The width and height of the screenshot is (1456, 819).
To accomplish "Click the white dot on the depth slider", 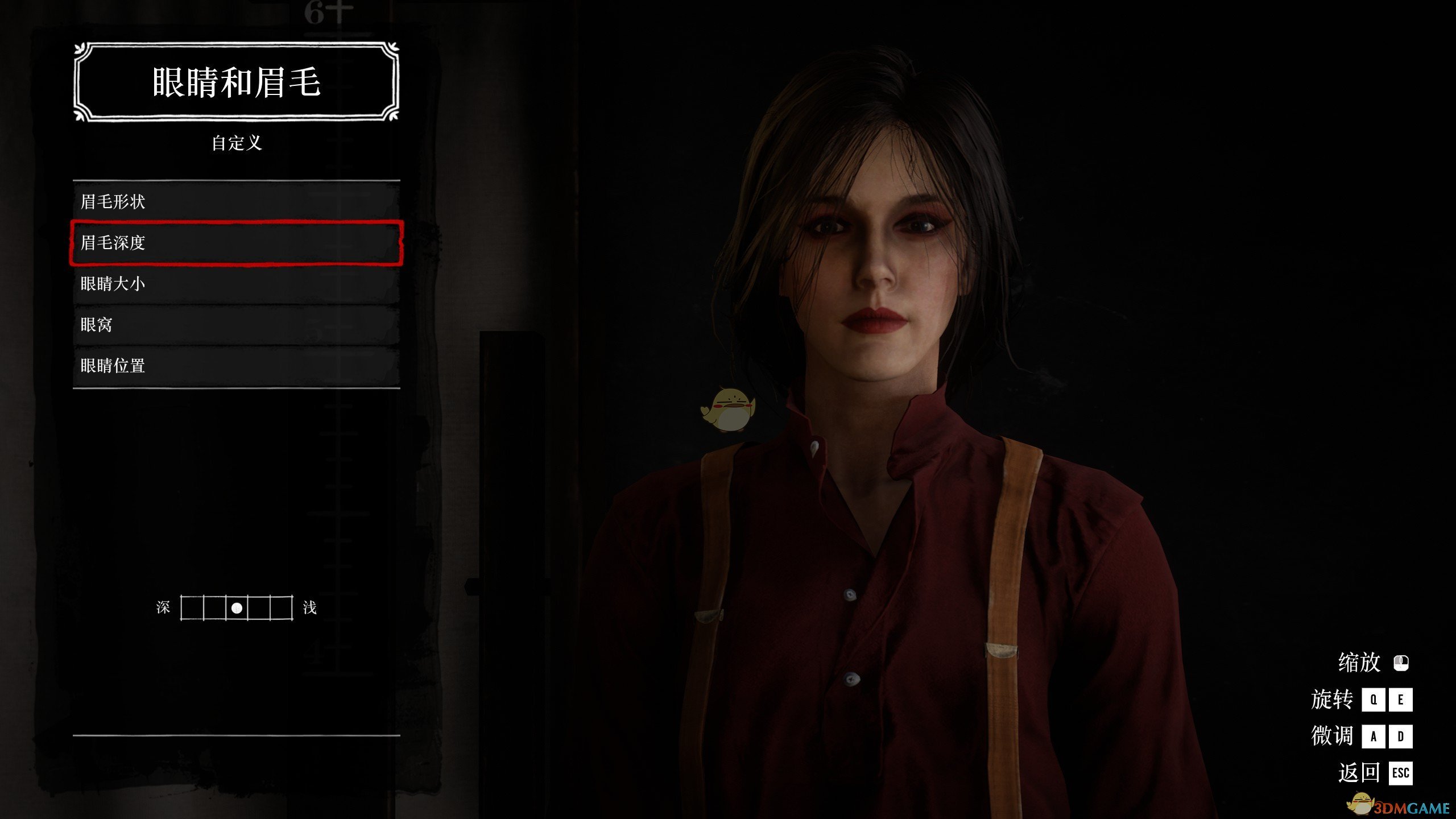I will (x=237, y=608).
